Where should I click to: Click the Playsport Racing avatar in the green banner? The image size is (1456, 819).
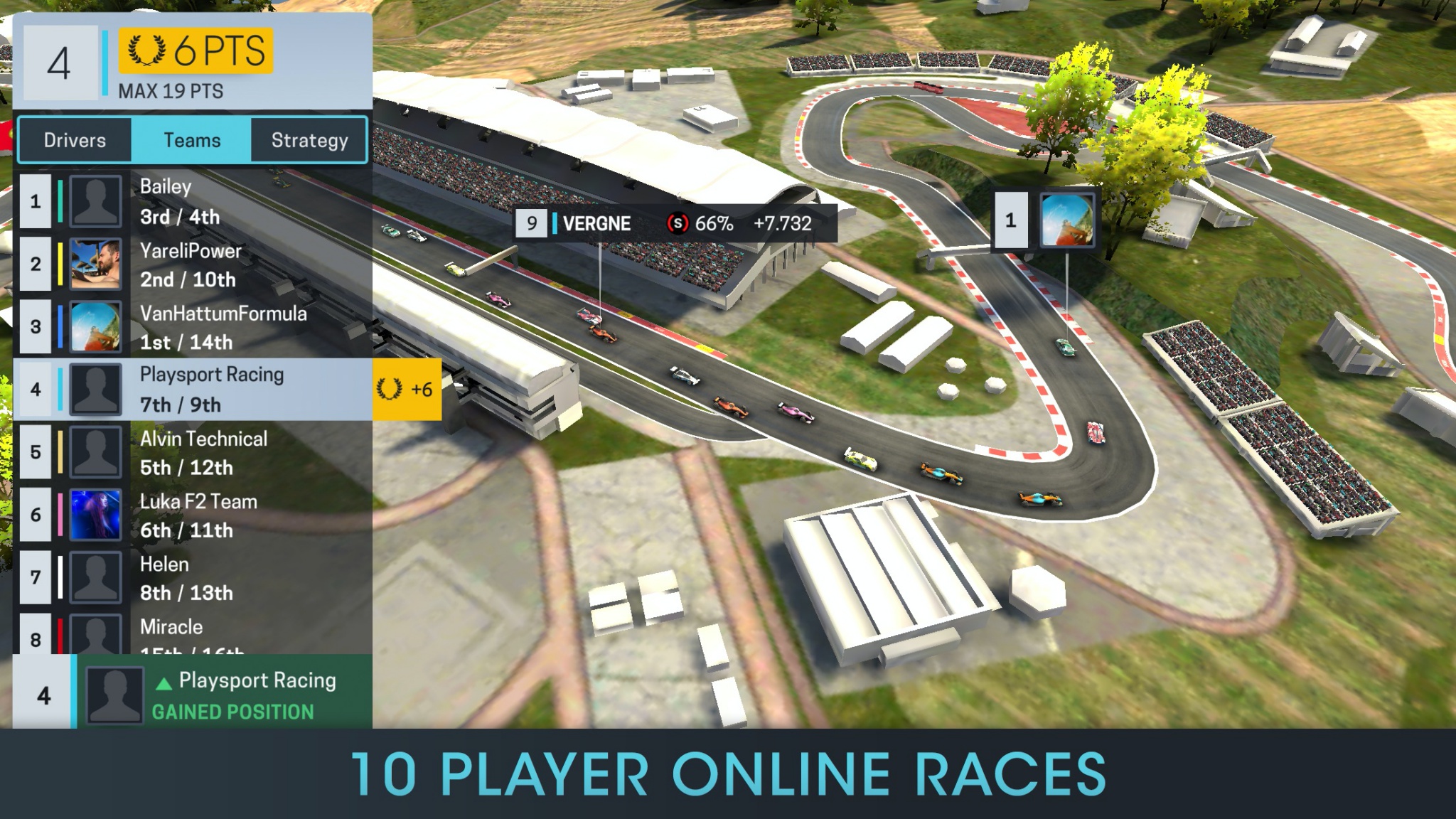114,694
